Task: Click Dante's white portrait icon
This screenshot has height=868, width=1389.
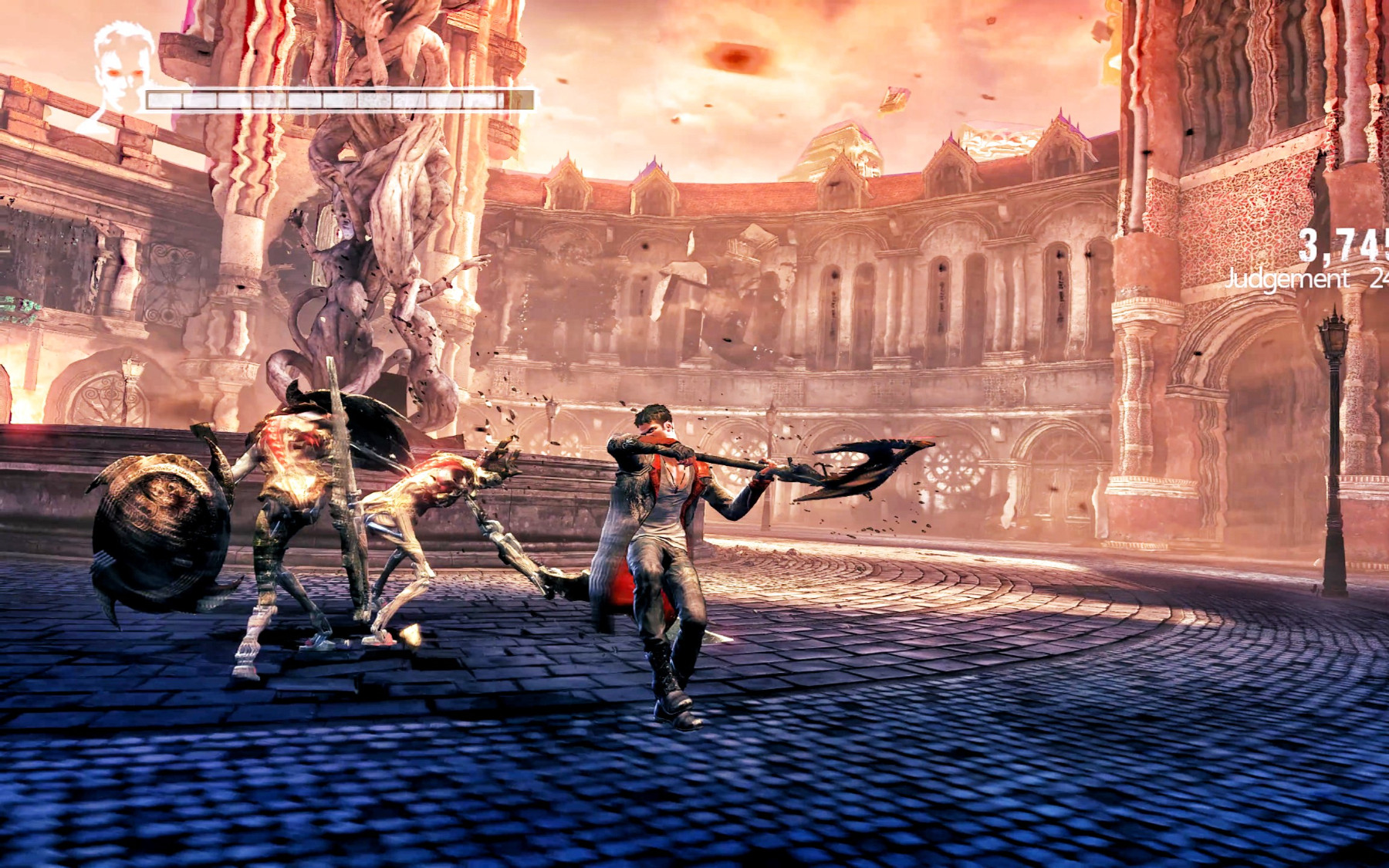Action: pyautogui.click(x=122, y=73)
